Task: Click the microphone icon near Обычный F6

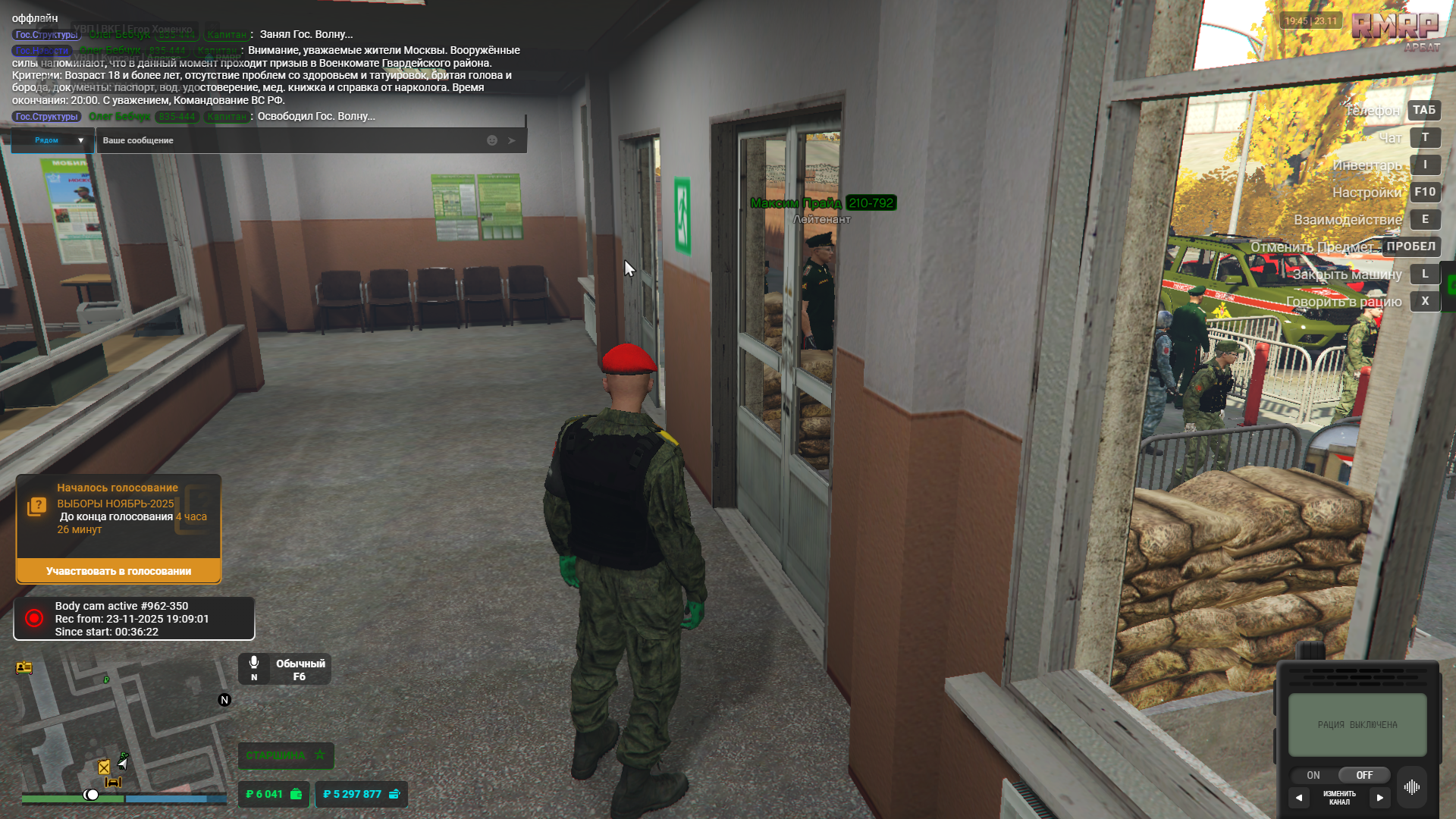Action: click(253, 662)
